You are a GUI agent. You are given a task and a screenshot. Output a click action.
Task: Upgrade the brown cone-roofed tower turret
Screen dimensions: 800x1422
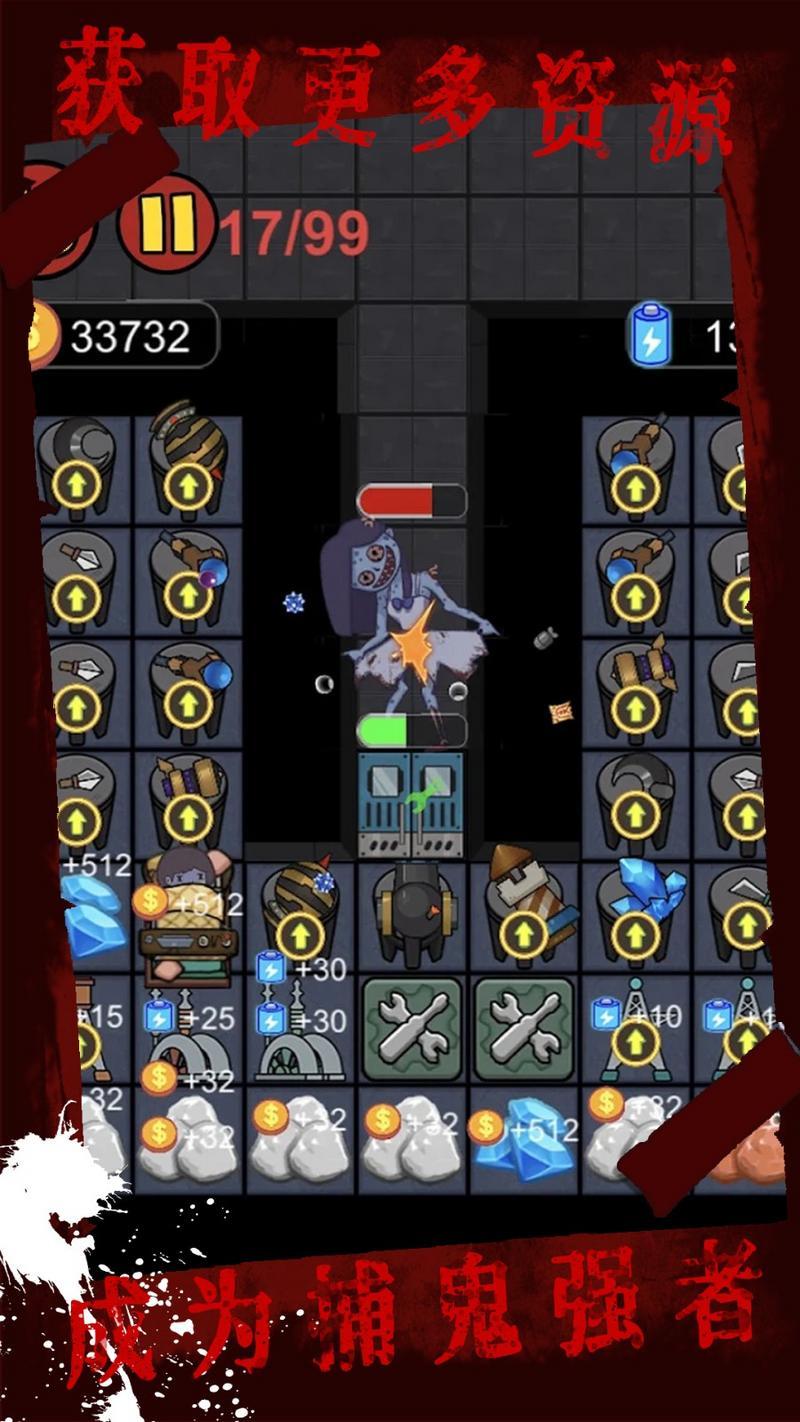pyautogui.click(x=523, y=934)
